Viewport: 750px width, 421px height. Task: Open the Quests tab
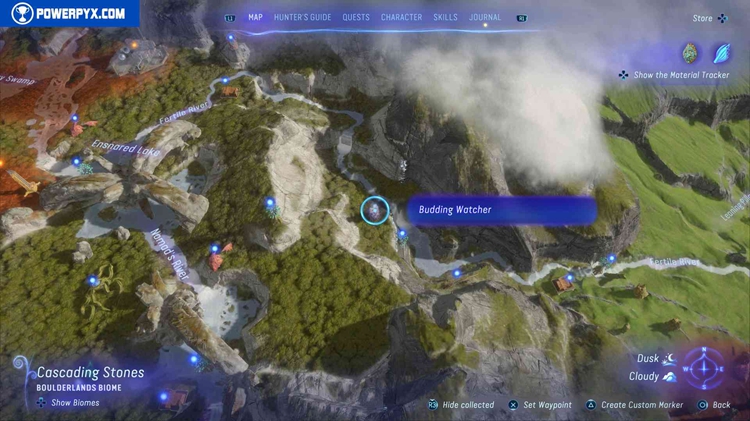(355, 17)
